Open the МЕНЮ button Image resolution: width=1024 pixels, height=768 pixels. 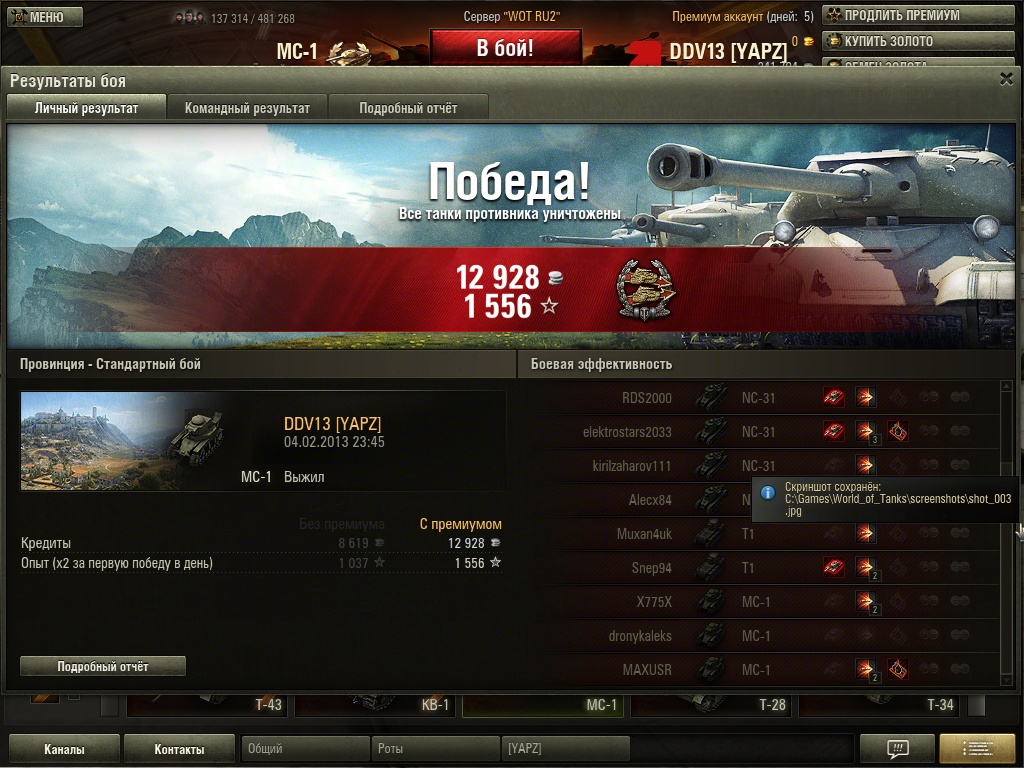[x=45, y=17]
